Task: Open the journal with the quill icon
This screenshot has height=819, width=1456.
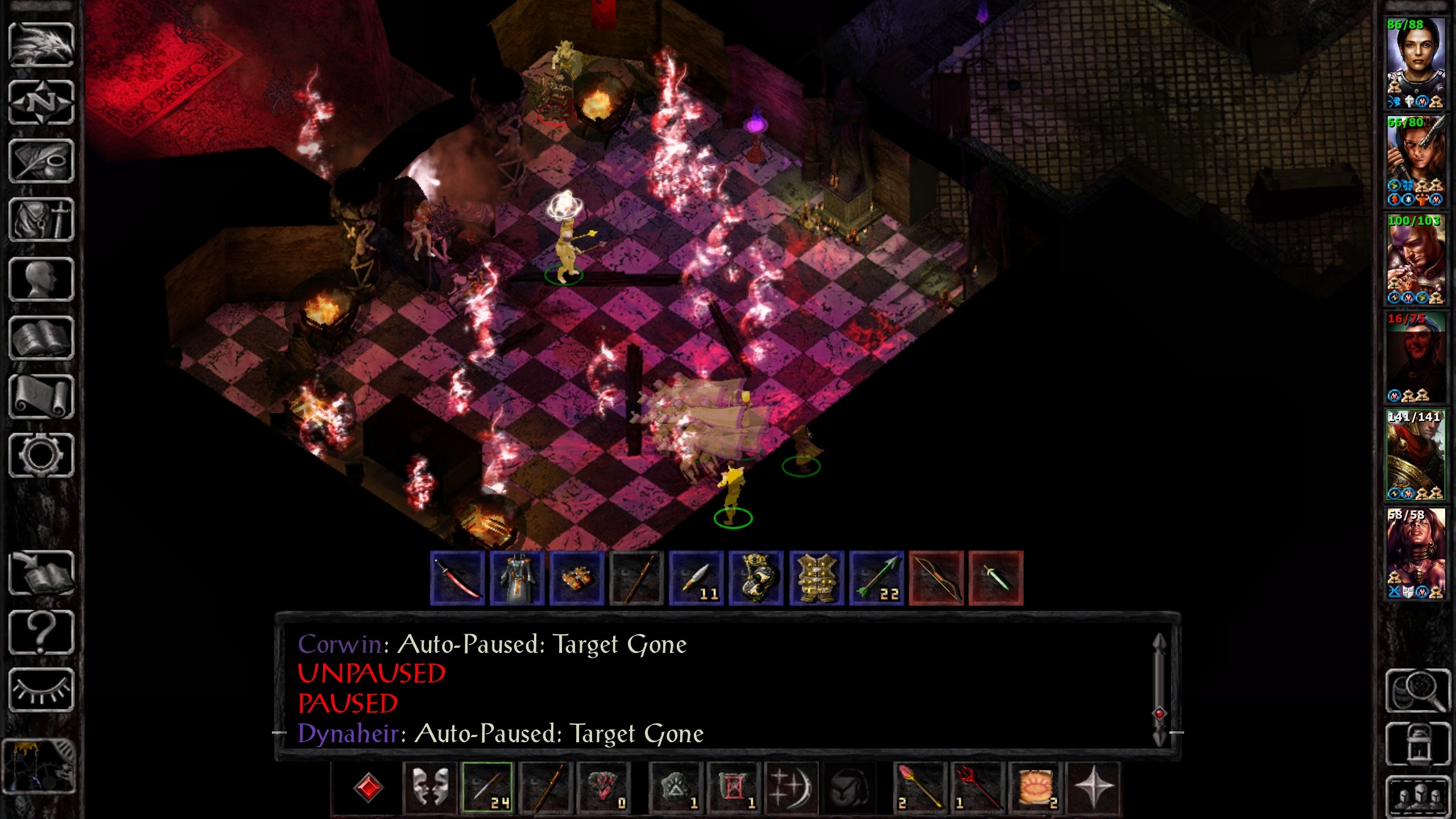Action: click(41, 162)
